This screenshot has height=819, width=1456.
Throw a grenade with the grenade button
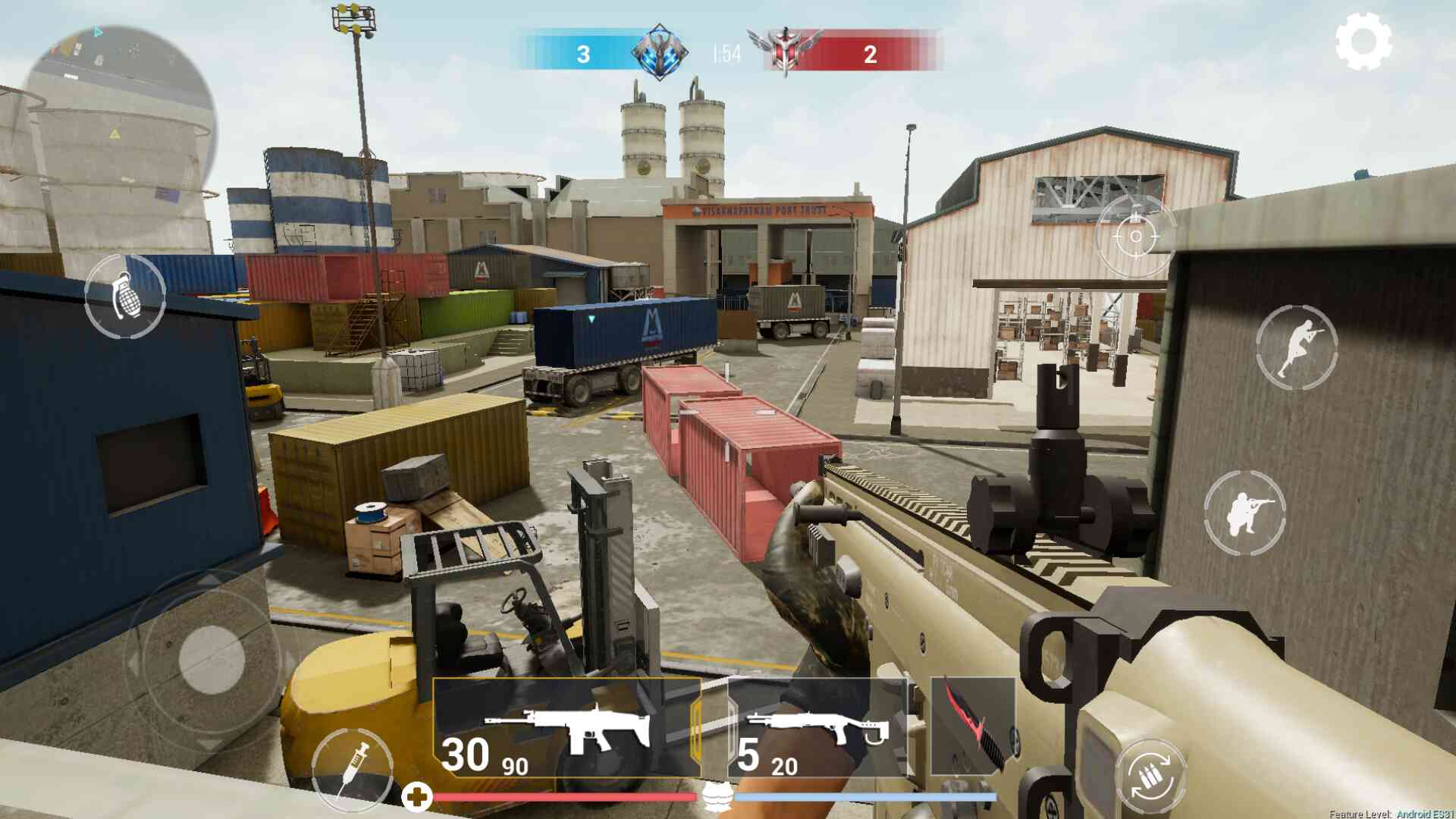pos(125,297)
